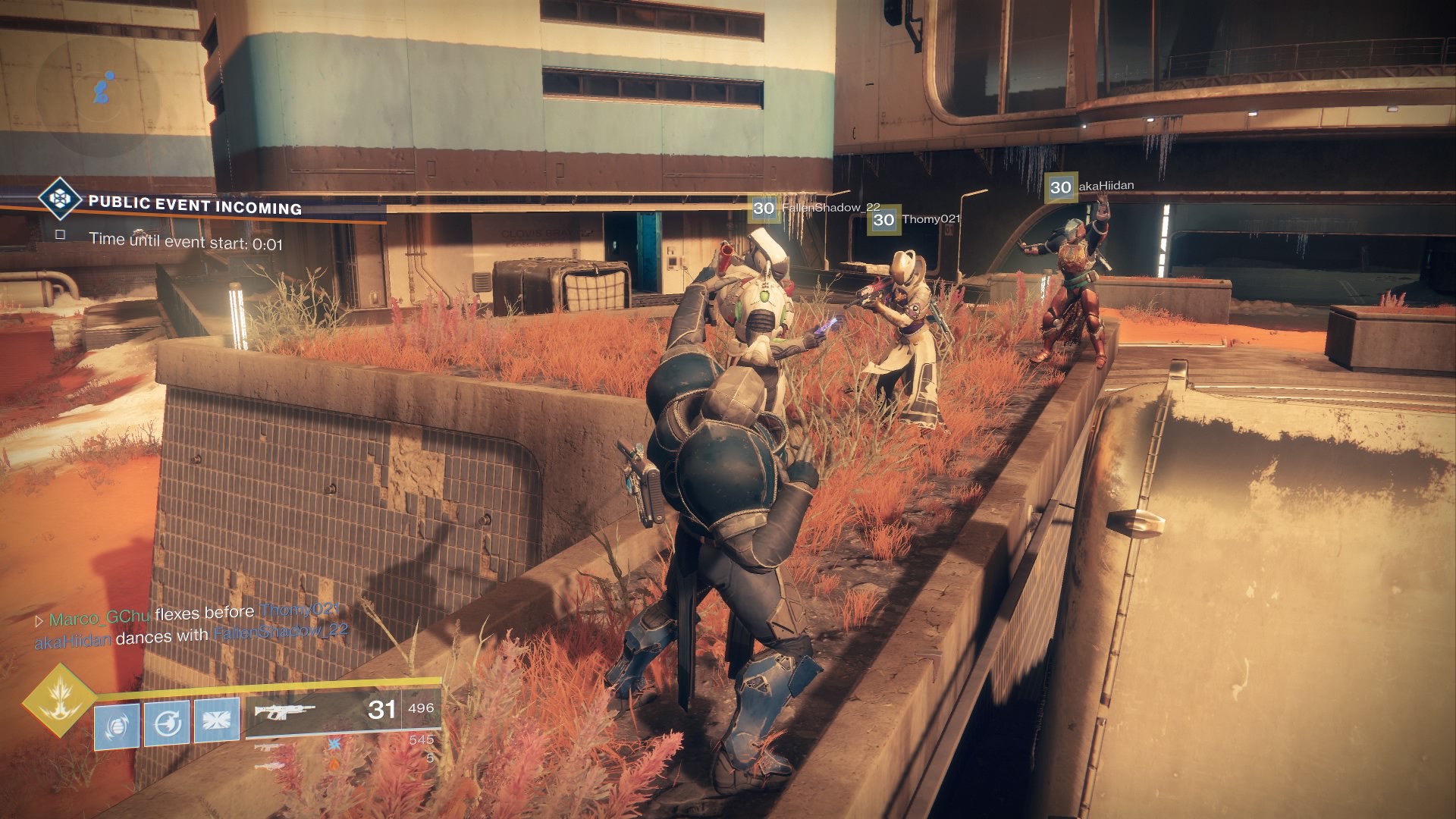Trigger the circular-arrow melee ability icon
The image size is (1456, 819).
click(167, 724)
